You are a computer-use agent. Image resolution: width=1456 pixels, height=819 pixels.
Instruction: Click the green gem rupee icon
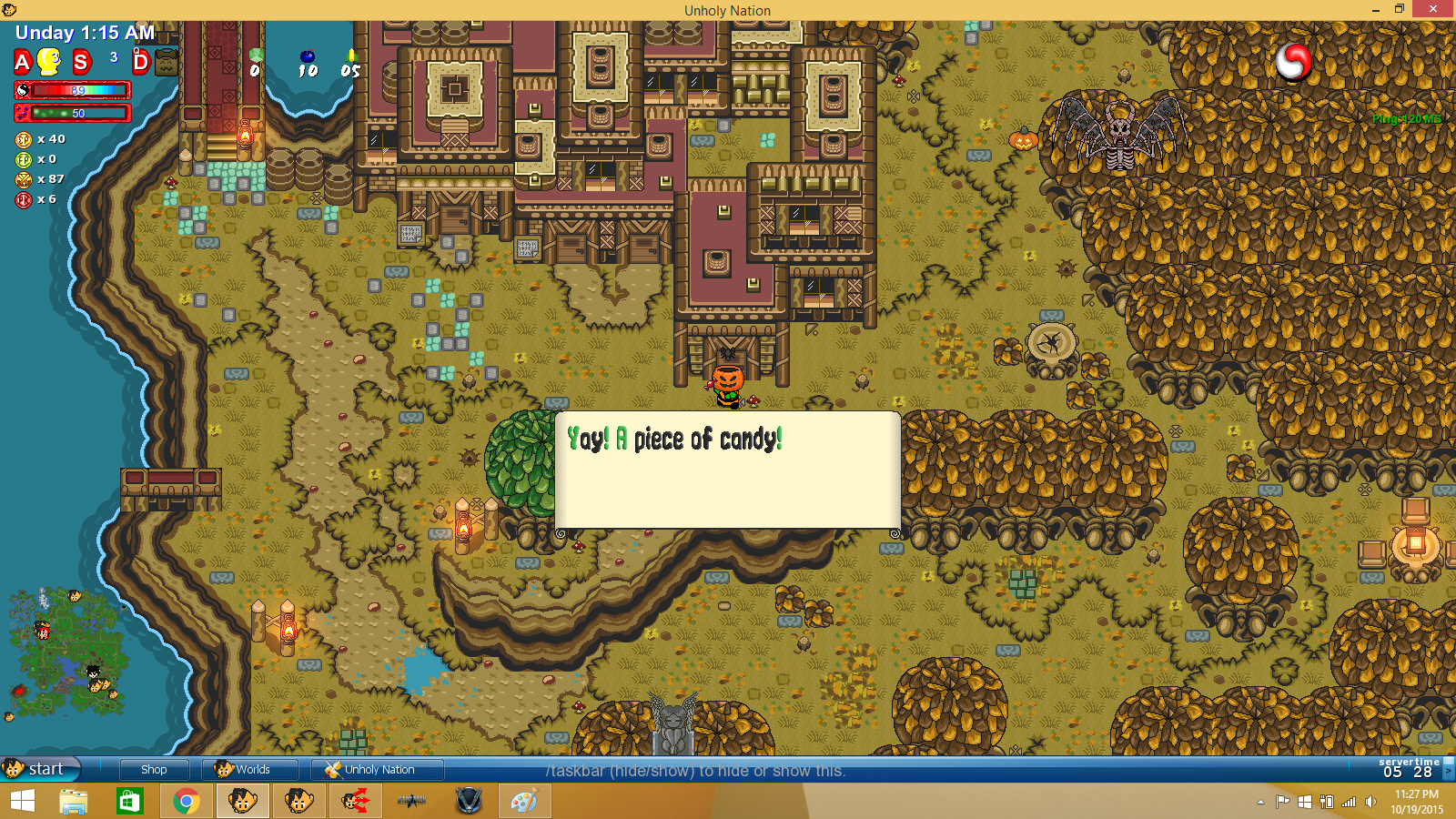[x=256, y=56]
